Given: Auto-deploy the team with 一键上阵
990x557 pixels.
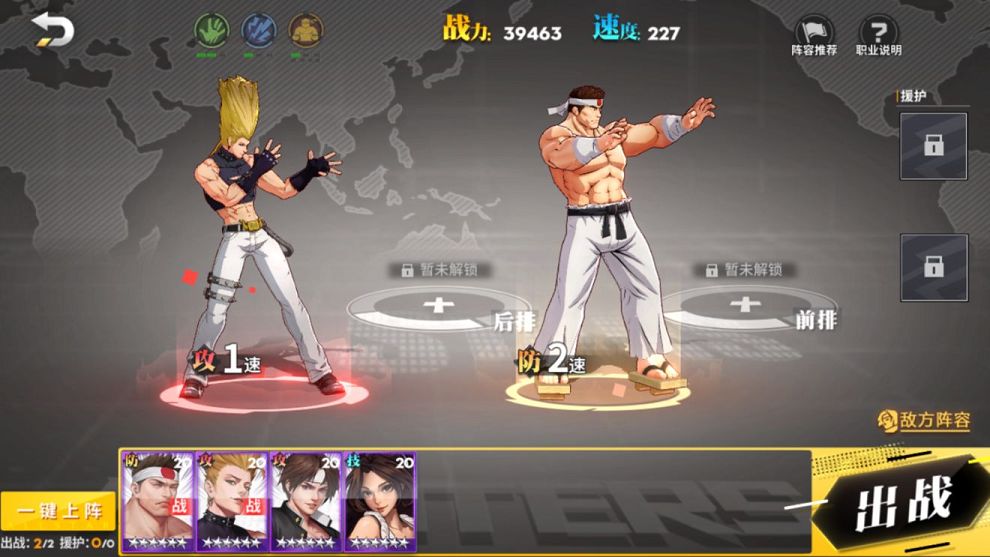Looking at the screenshot, I should tap(58, 511).
